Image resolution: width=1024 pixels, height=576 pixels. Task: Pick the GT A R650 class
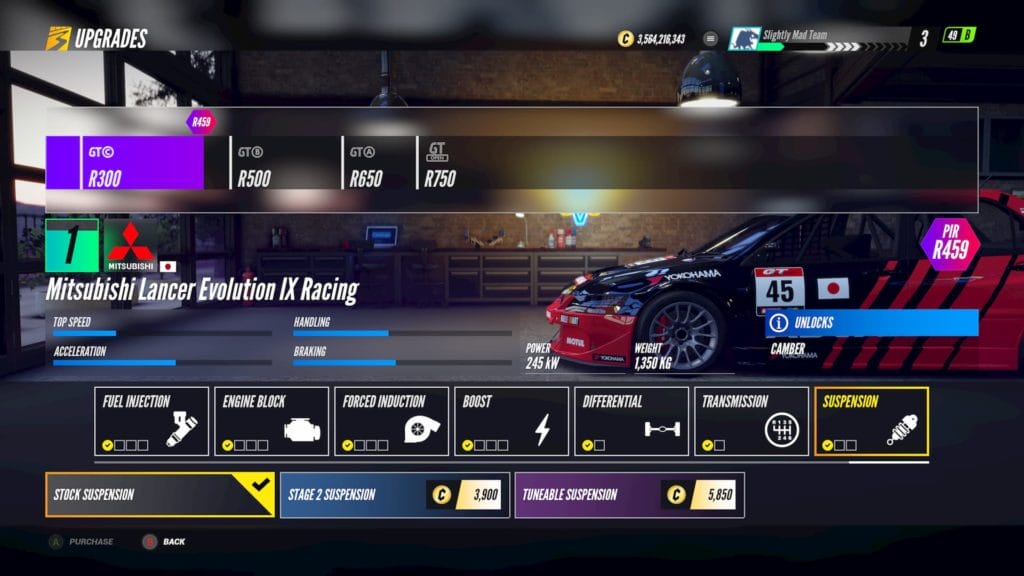pos(378,163)
